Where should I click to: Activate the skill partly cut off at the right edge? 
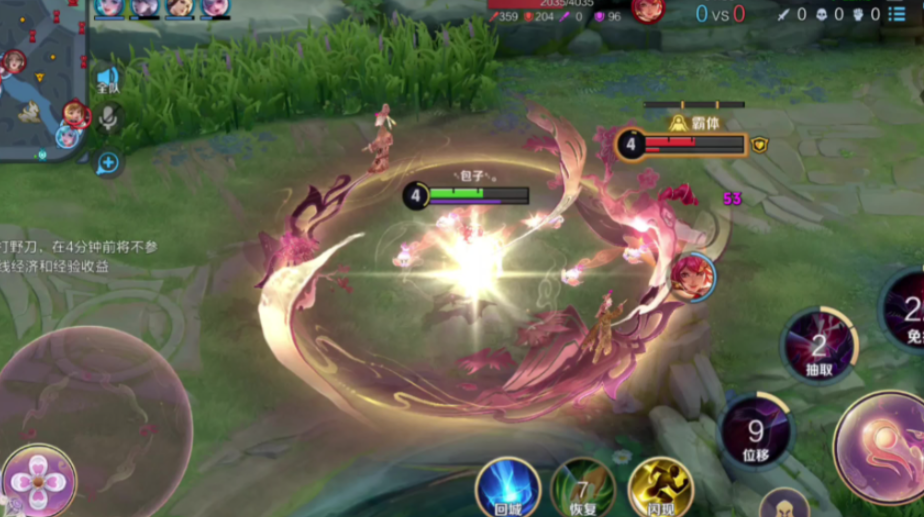(x=906, y=308)
